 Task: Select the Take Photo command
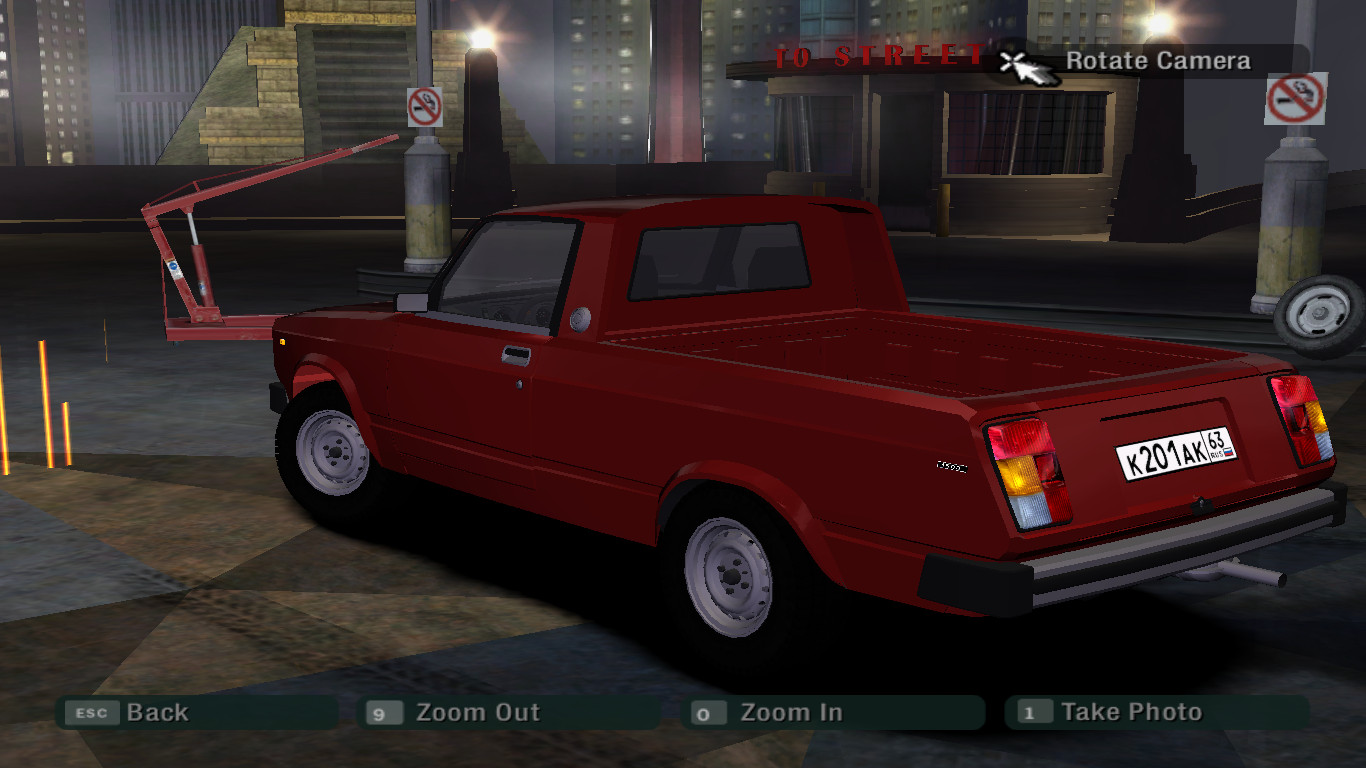1133,712
